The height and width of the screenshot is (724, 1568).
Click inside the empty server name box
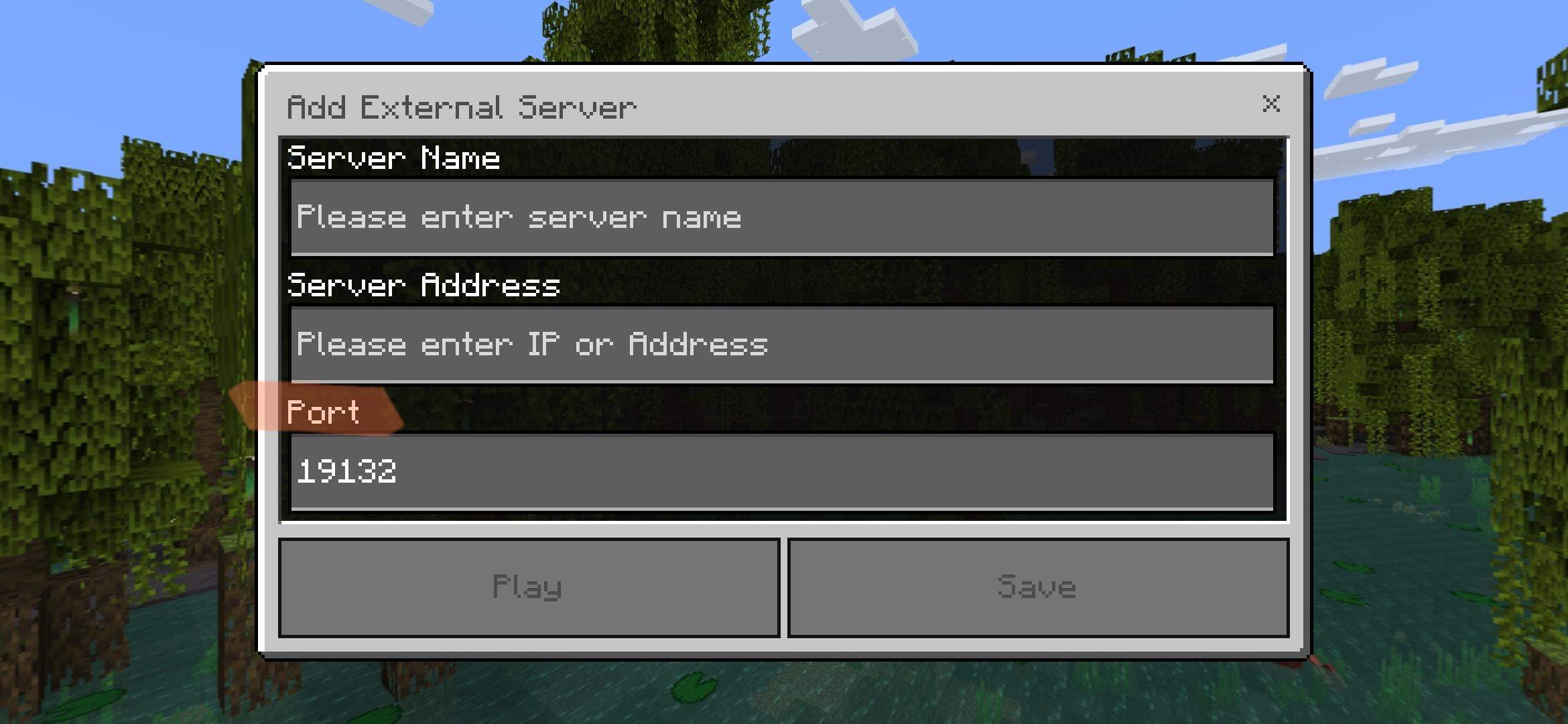(x=781, y=217)
